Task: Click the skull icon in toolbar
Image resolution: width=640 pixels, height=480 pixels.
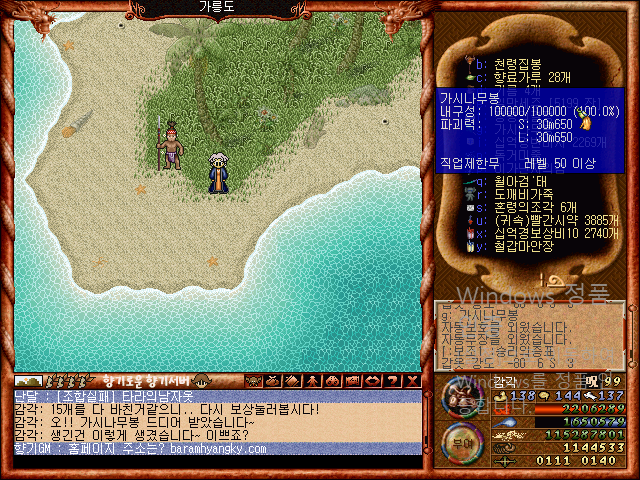Action: click(x=253, y=381)
